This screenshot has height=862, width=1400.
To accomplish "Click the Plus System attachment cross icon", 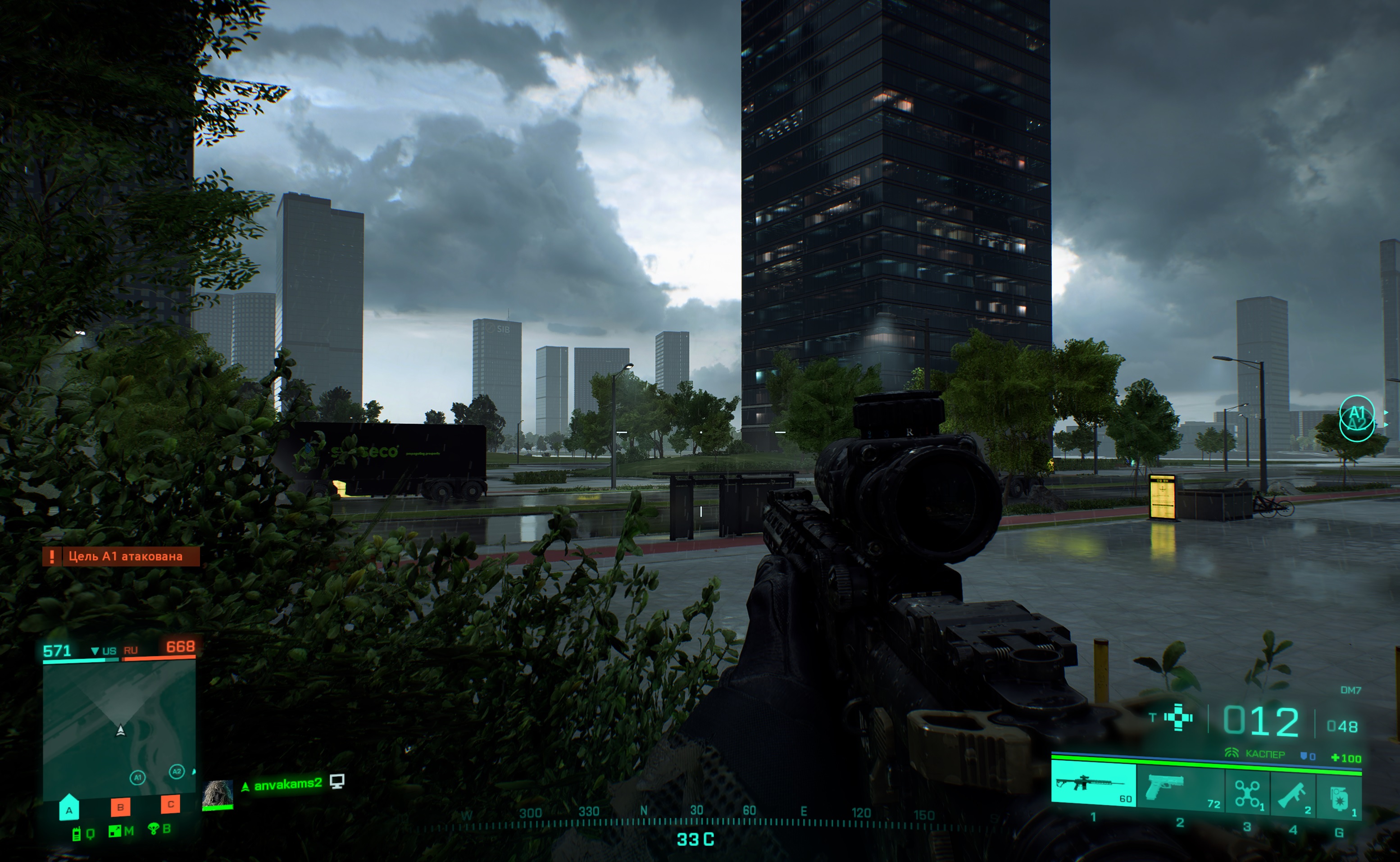I will (x=1178, y=717).
